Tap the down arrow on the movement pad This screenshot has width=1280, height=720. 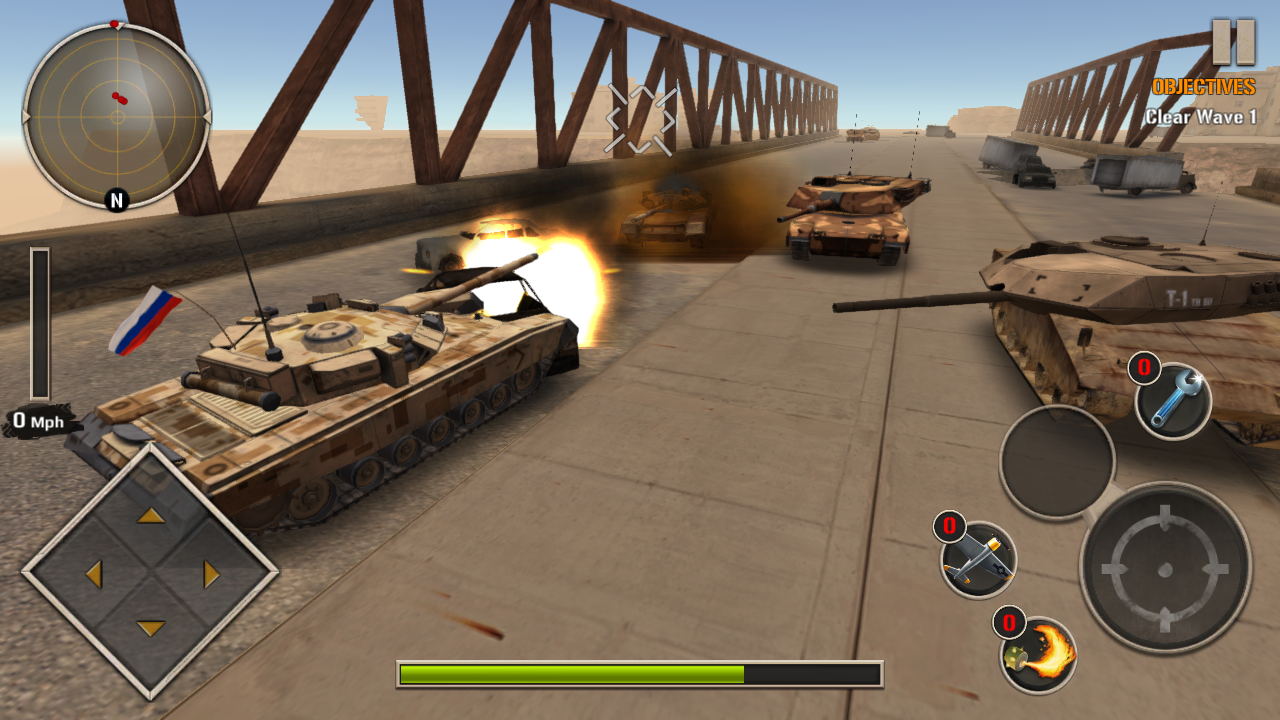point(151,629)
